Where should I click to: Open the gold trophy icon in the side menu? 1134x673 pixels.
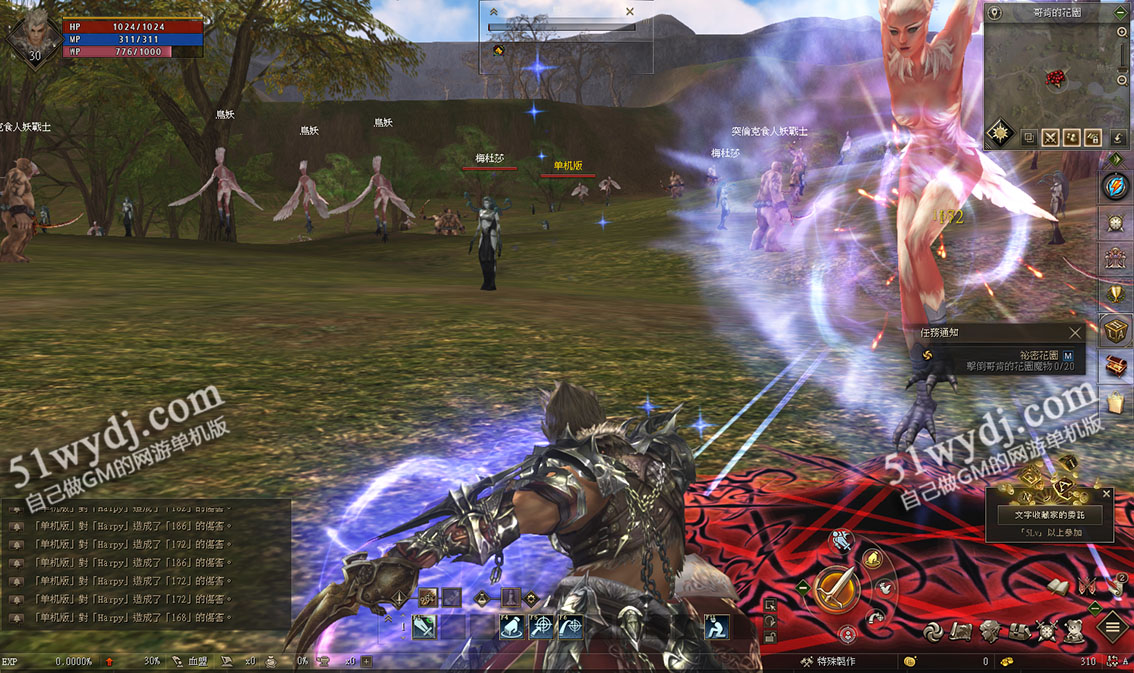coord(1115,293)
